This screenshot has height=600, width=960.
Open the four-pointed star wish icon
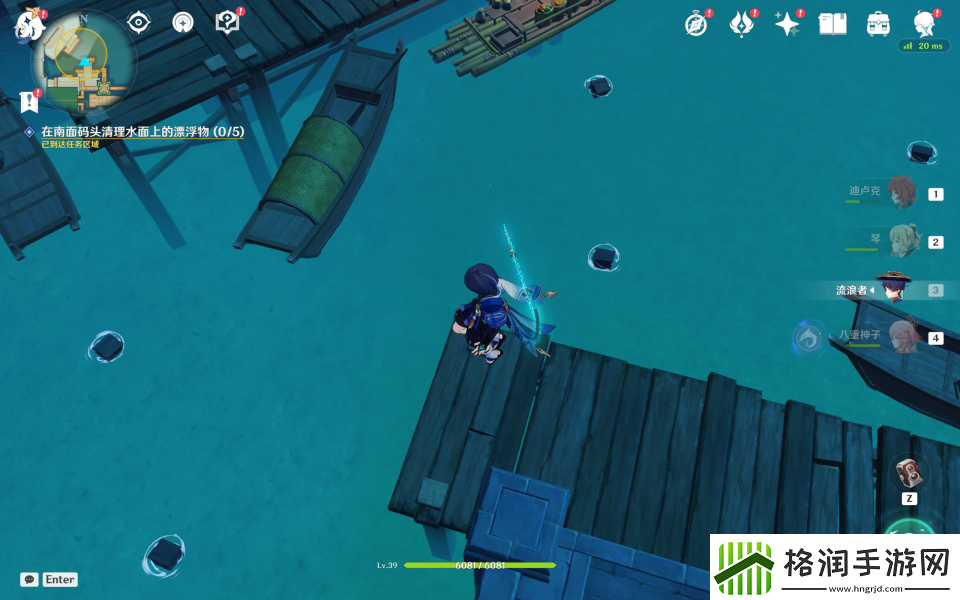pos(787,24)
